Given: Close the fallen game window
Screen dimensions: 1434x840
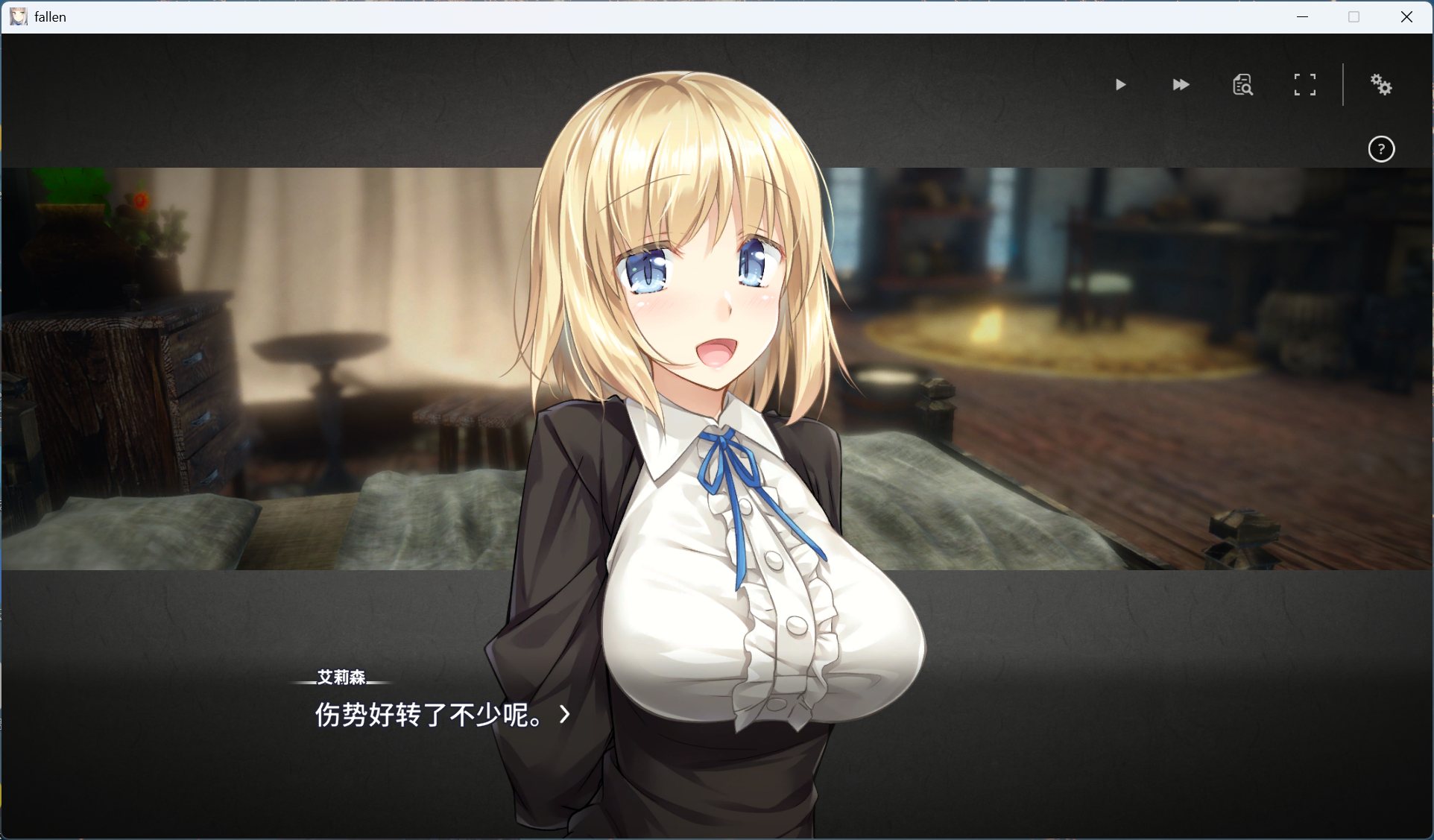Looking at the screenshot, I should coord(1406,16).
